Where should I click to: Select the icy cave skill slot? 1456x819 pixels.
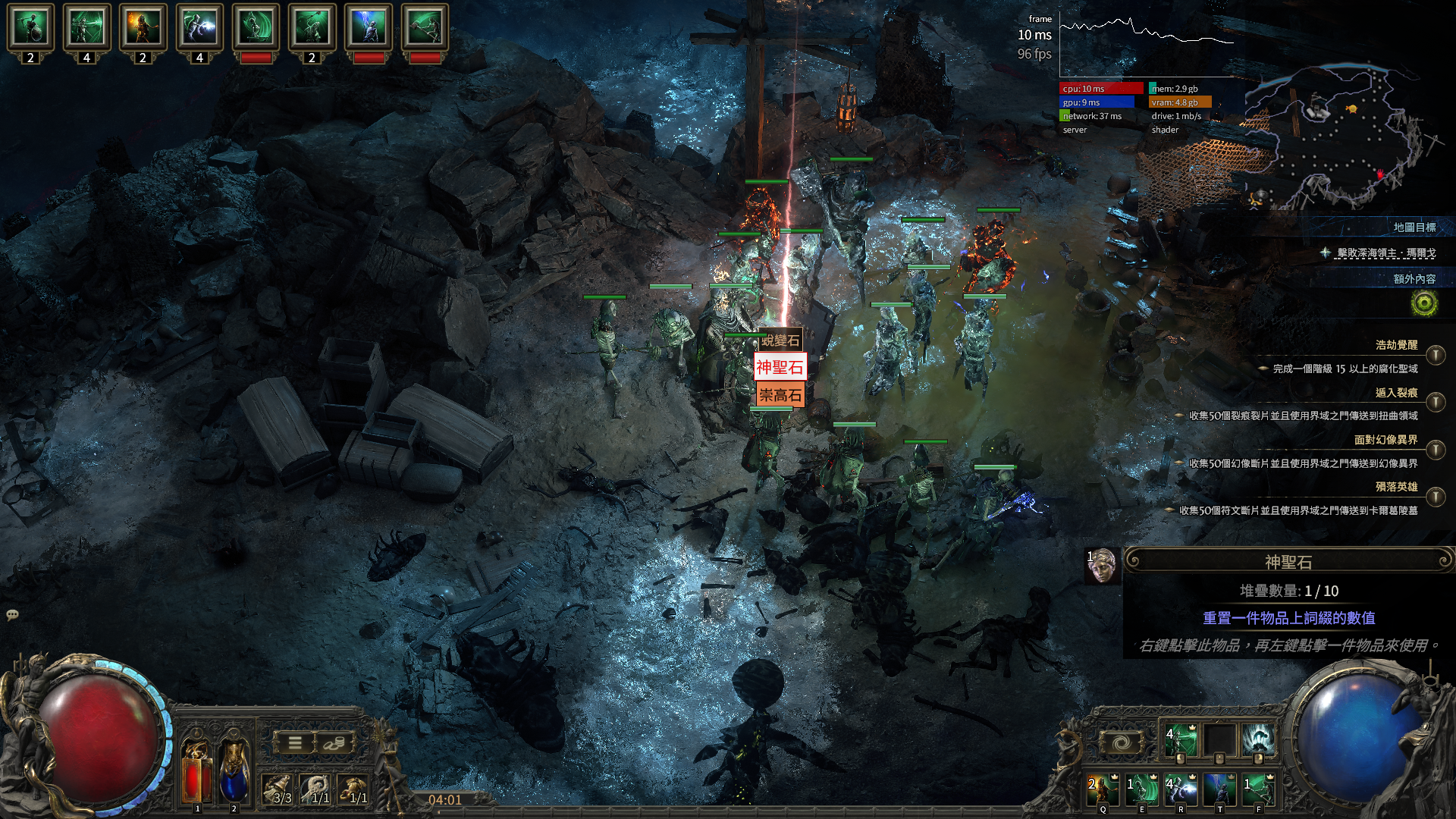[x=1258, y=740]
